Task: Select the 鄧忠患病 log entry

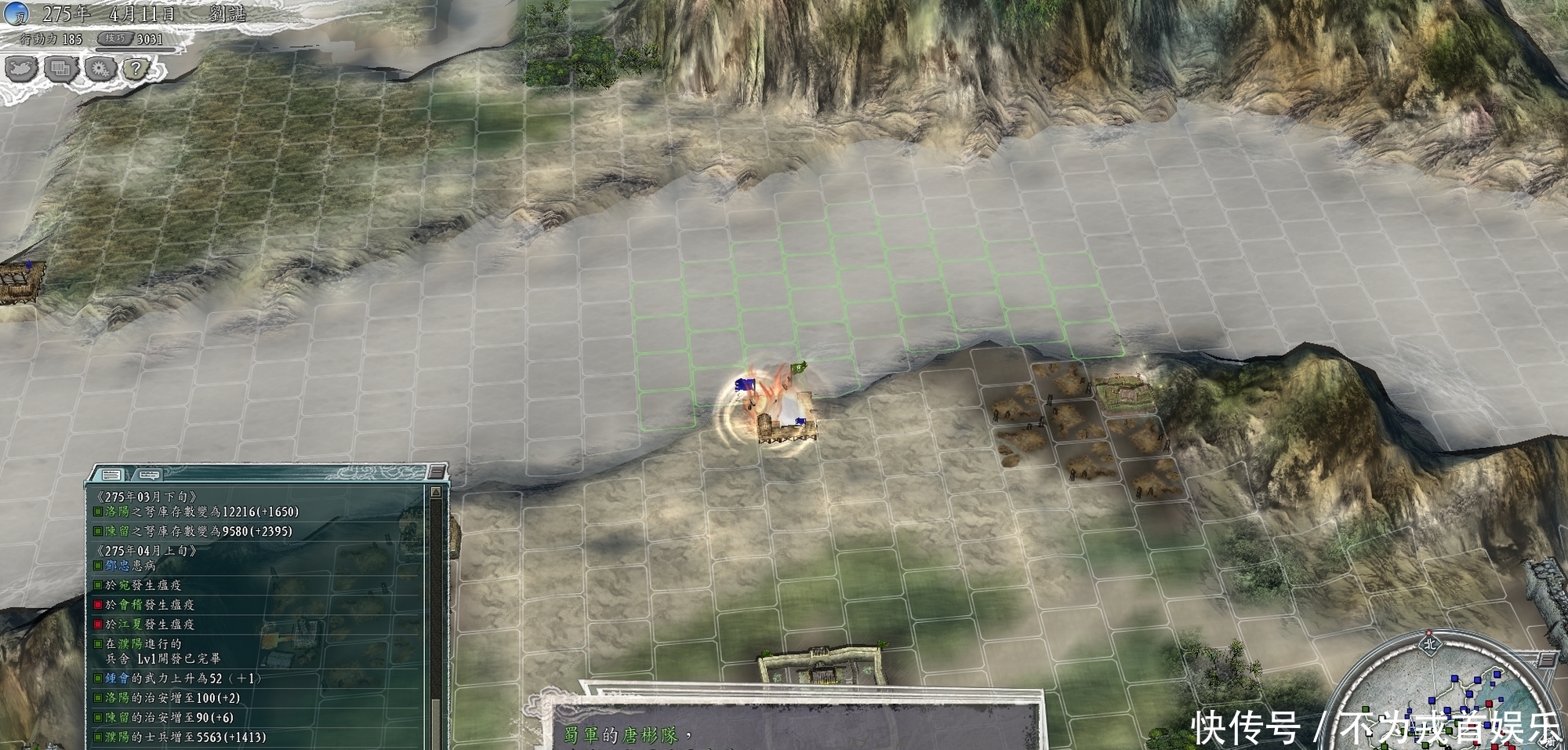Action: (x=130, y=566)
